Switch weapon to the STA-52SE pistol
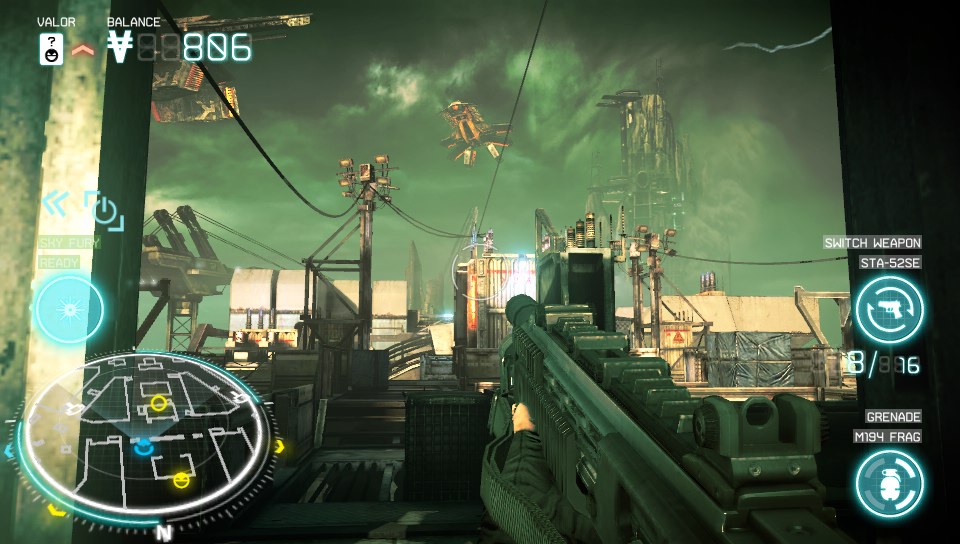Viewport: 960px width, 544px height. (889, 309)
